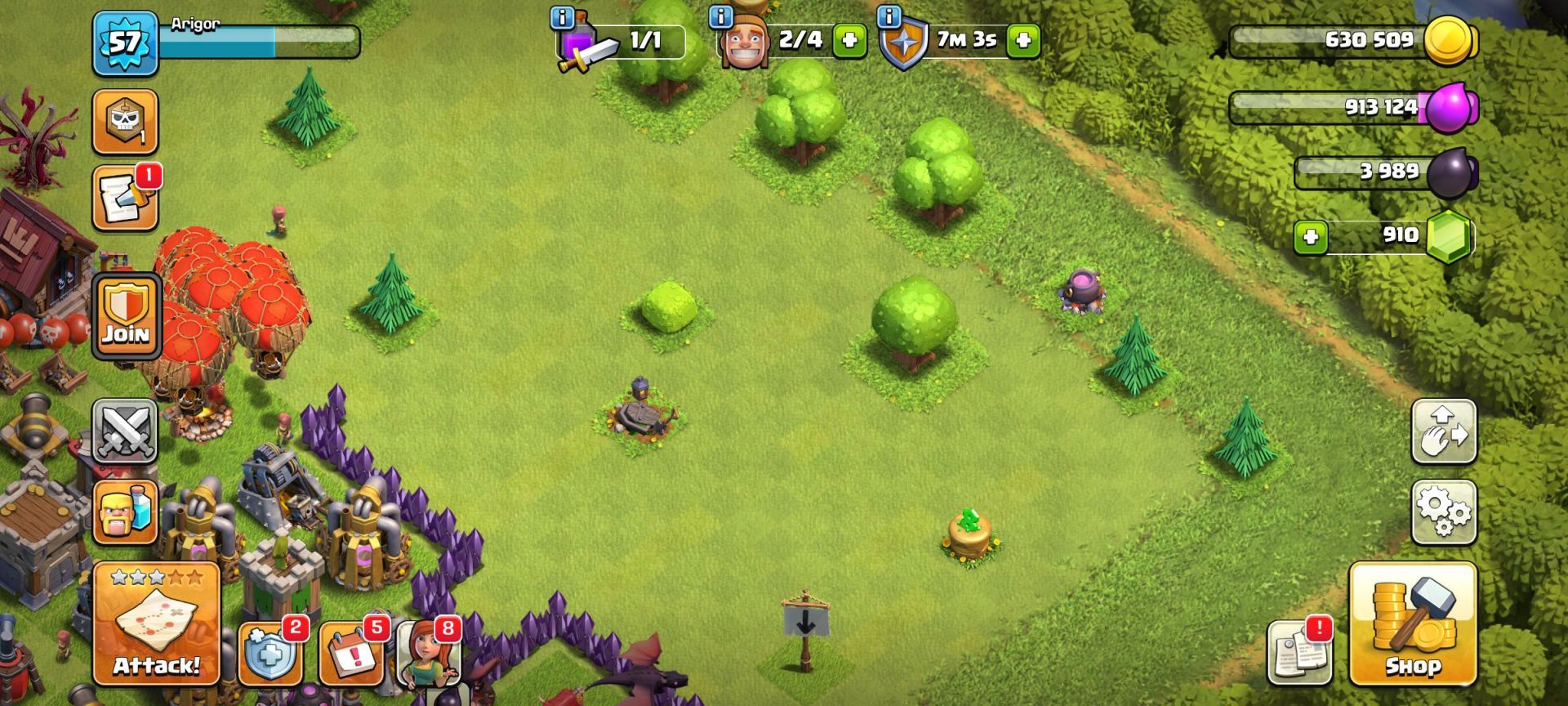This screenshot has height=706, width=1568.
Task: Extend shield with the plus button
Action: (1023, 40)
